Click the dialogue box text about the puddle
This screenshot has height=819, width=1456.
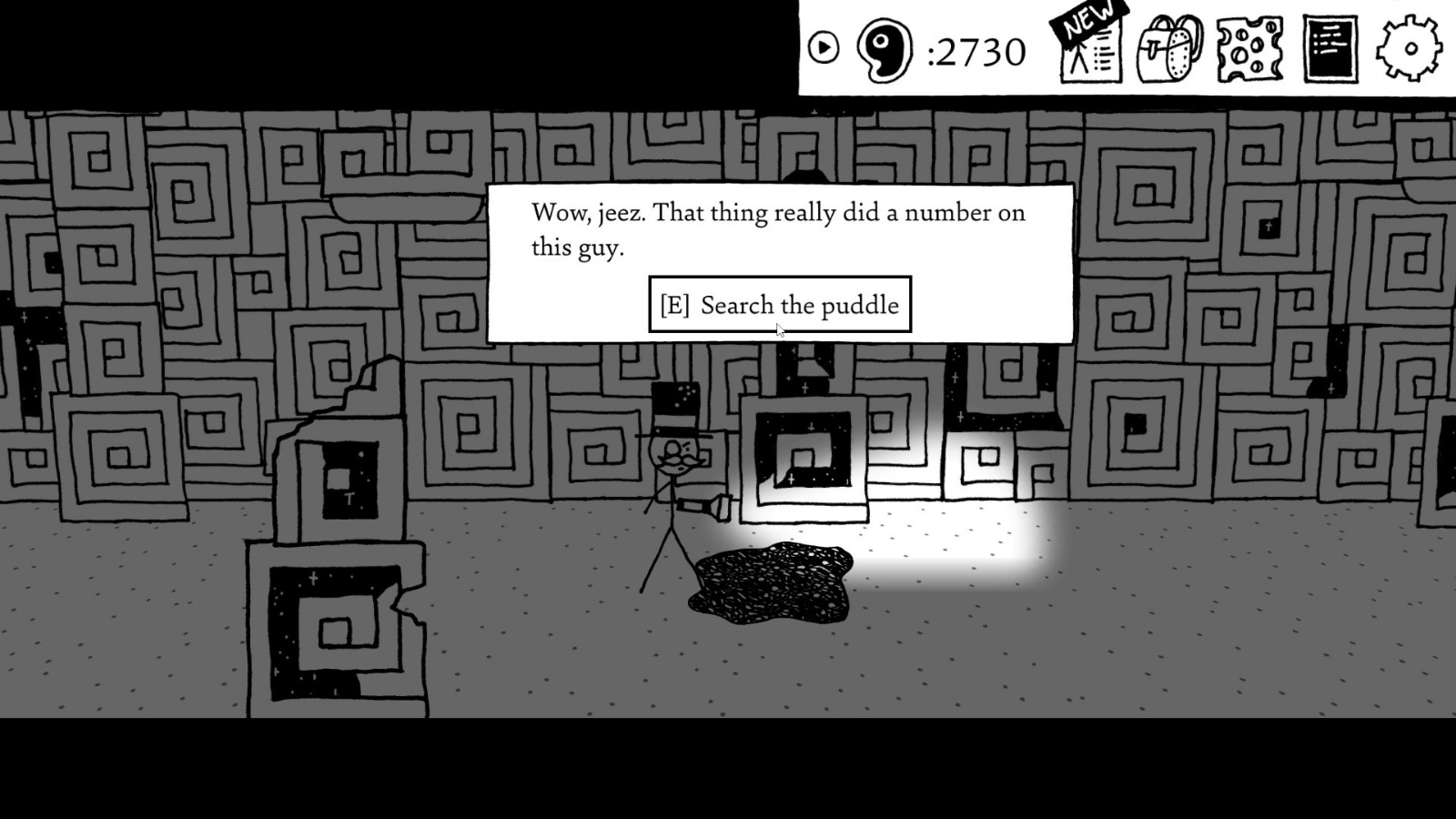[x=778, y=227]
